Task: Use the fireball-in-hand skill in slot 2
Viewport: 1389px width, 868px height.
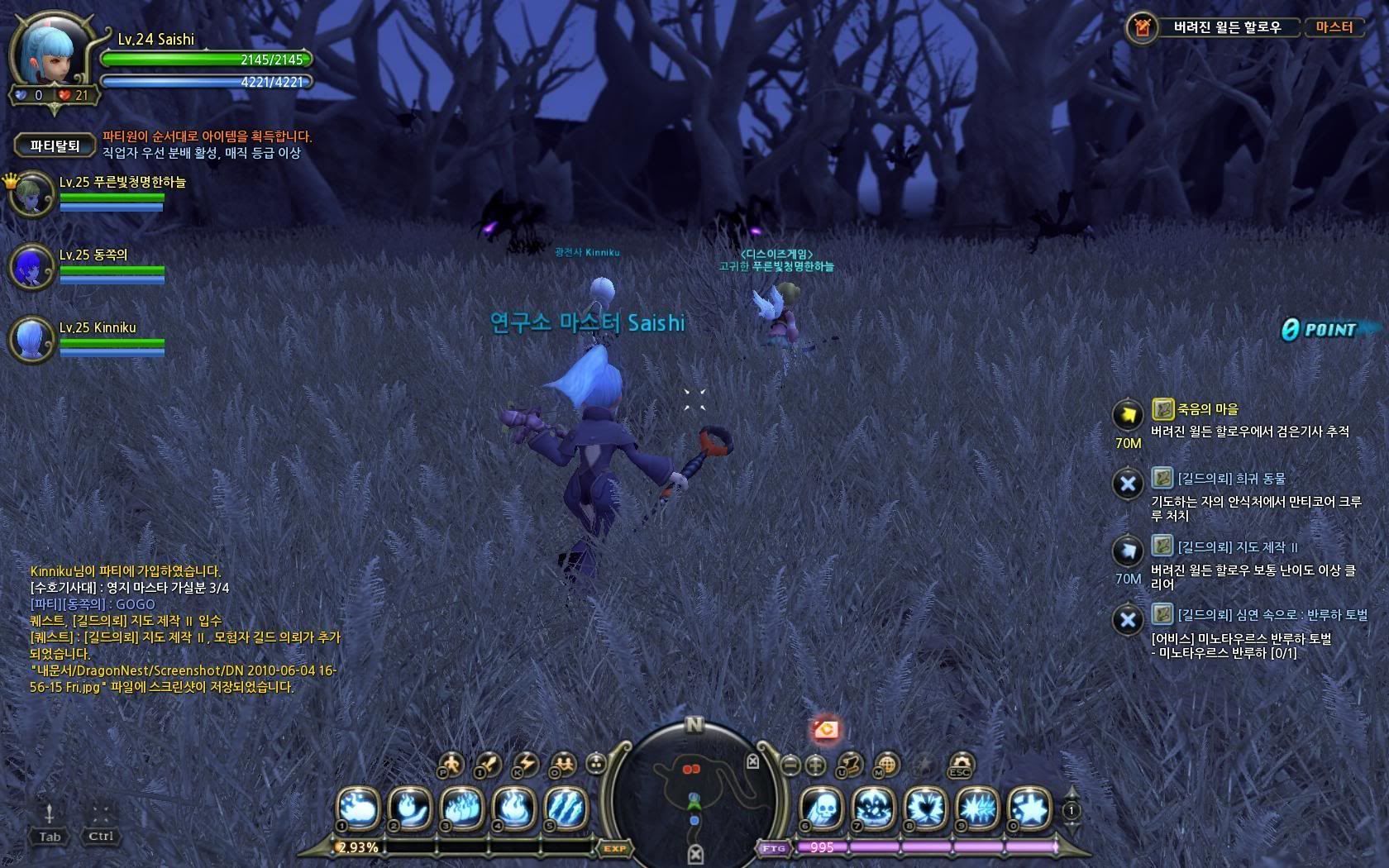Action: click(410, 808)
